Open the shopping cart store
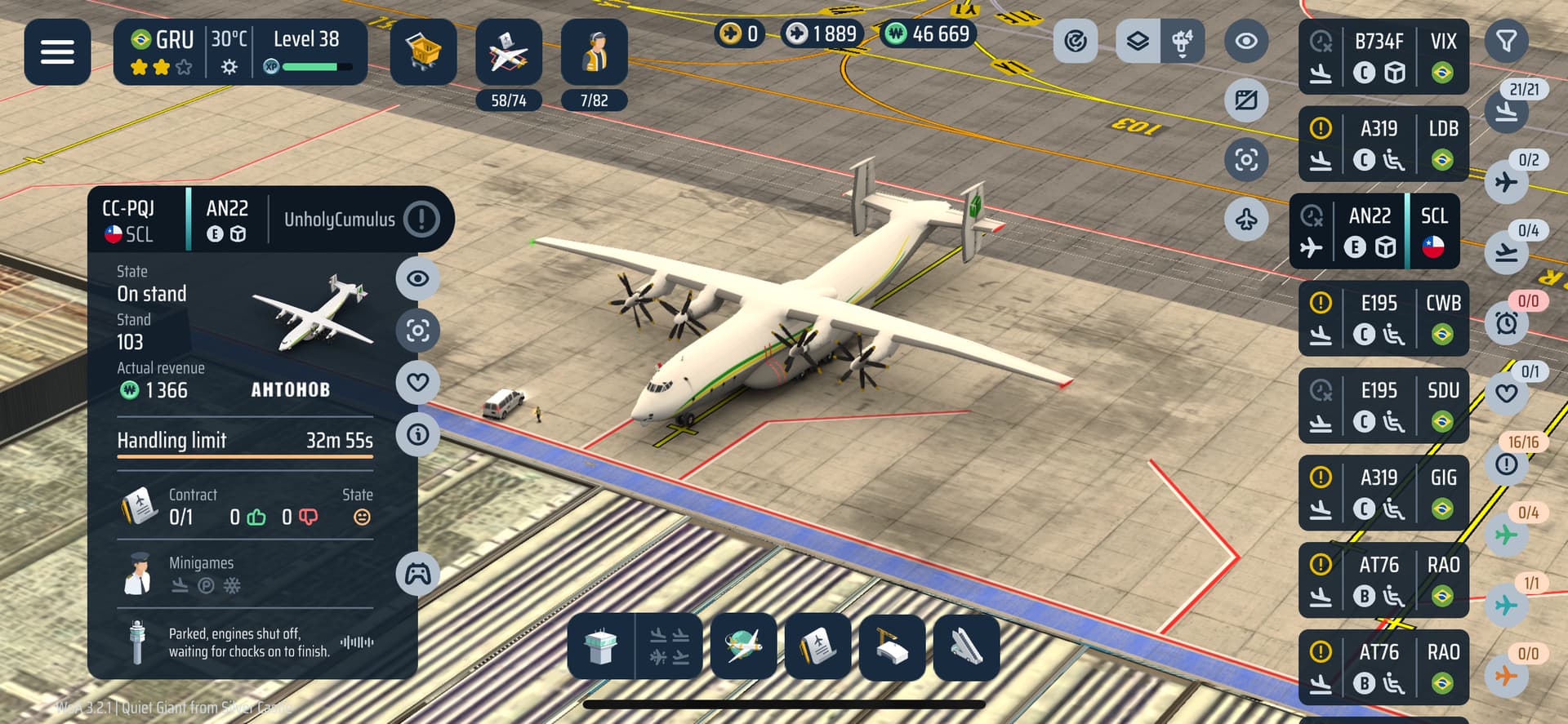1568x724 pixels. click(423, 52)
